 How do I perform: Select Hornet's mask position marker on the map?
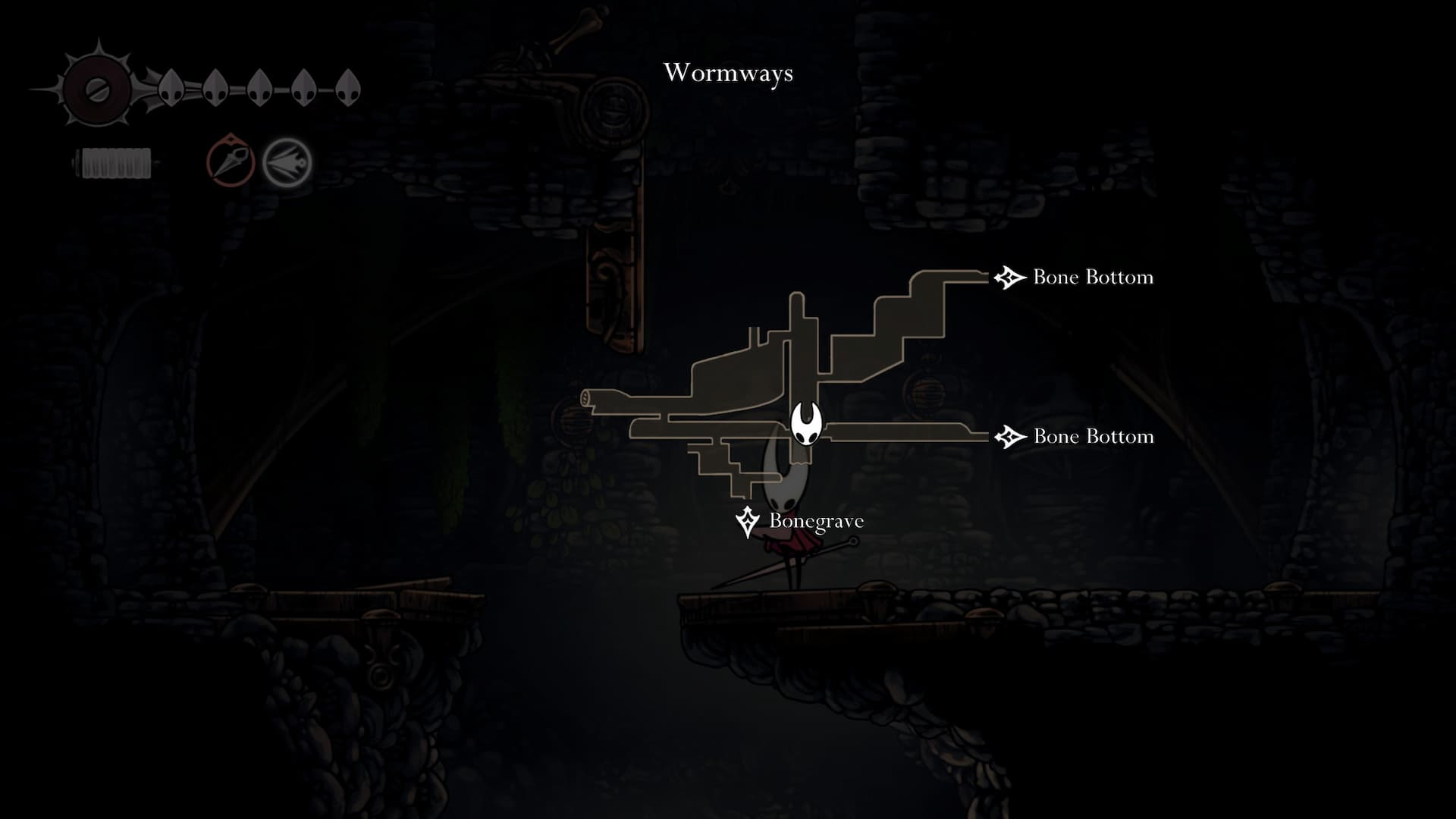[x=806, y=425]
